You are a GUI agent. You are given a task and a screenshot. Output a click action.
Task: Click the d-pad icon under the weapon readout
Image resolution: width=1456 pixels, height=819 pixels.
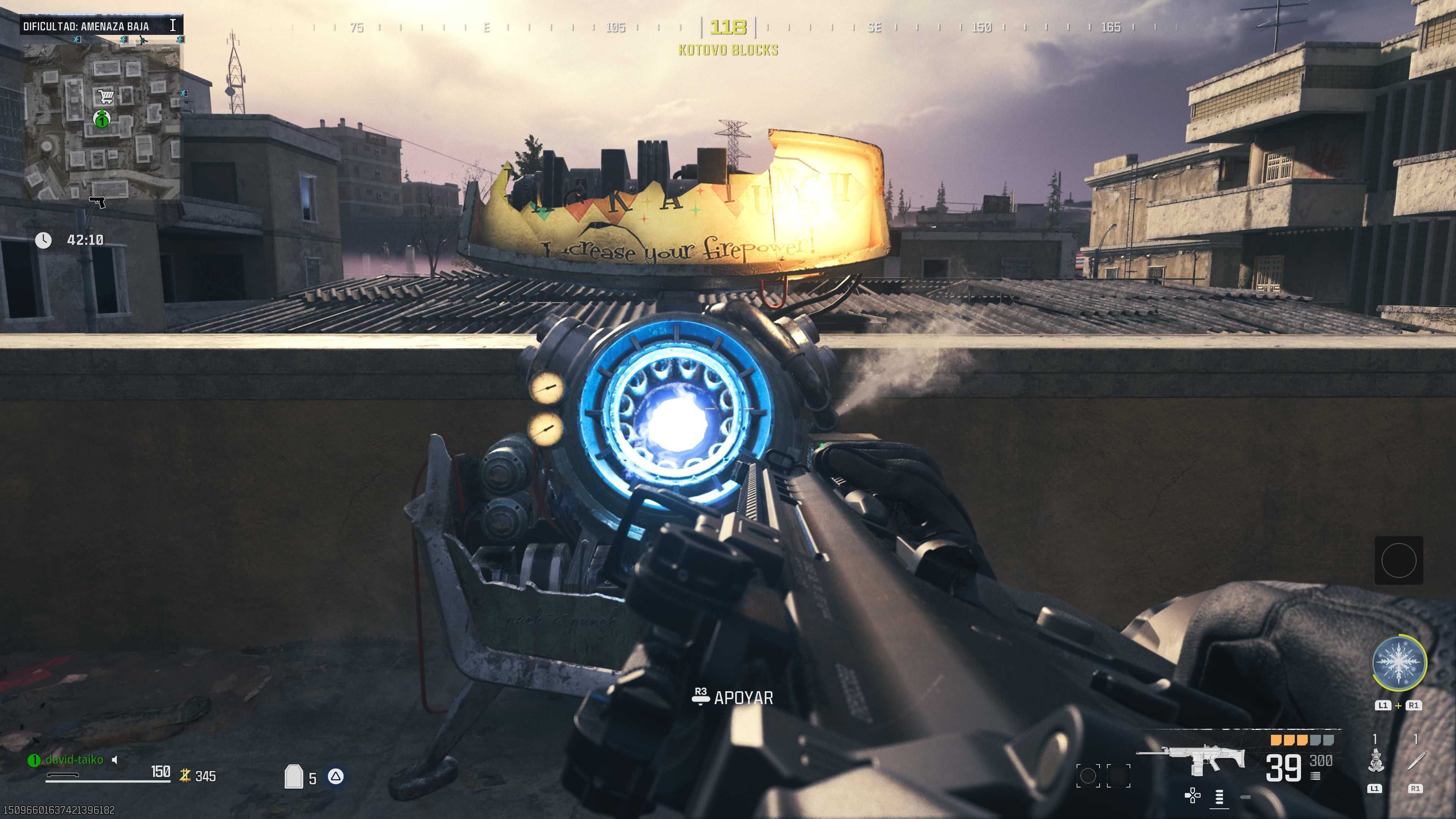pos(1192,795)
